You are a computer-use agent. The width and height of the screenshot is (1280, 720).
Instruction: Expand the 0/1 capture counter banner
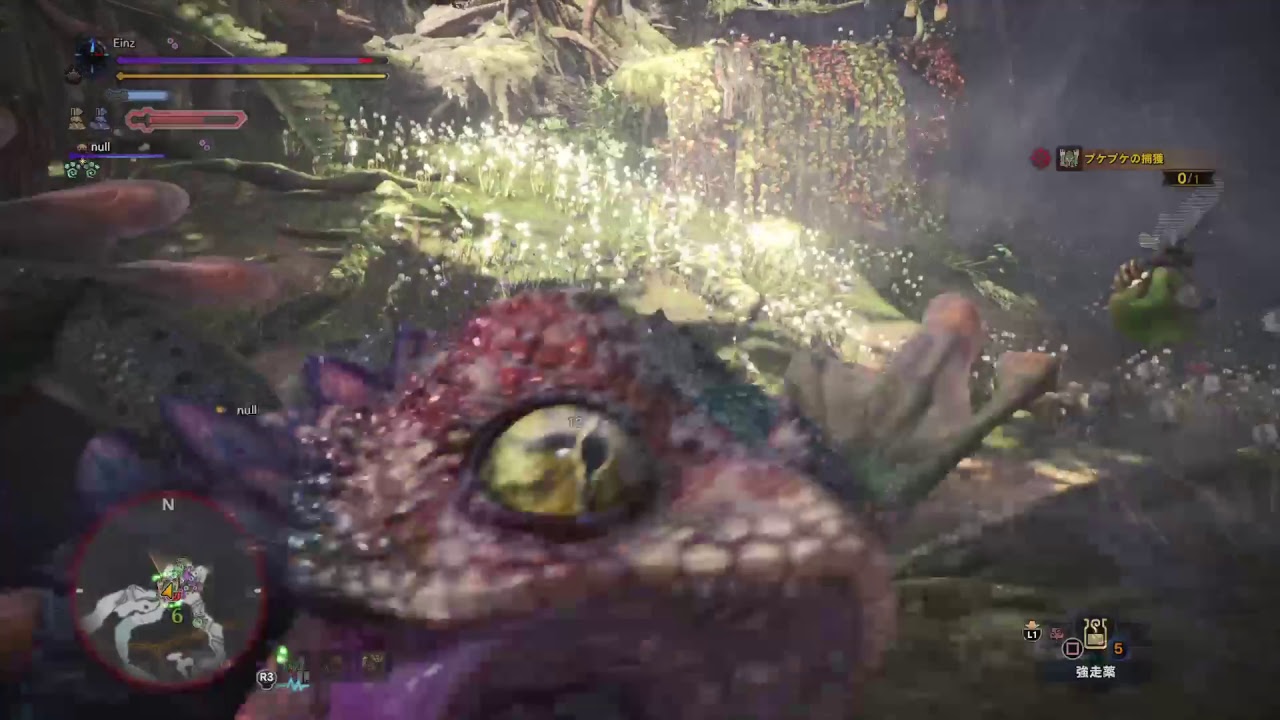(x=1189, y=177)
